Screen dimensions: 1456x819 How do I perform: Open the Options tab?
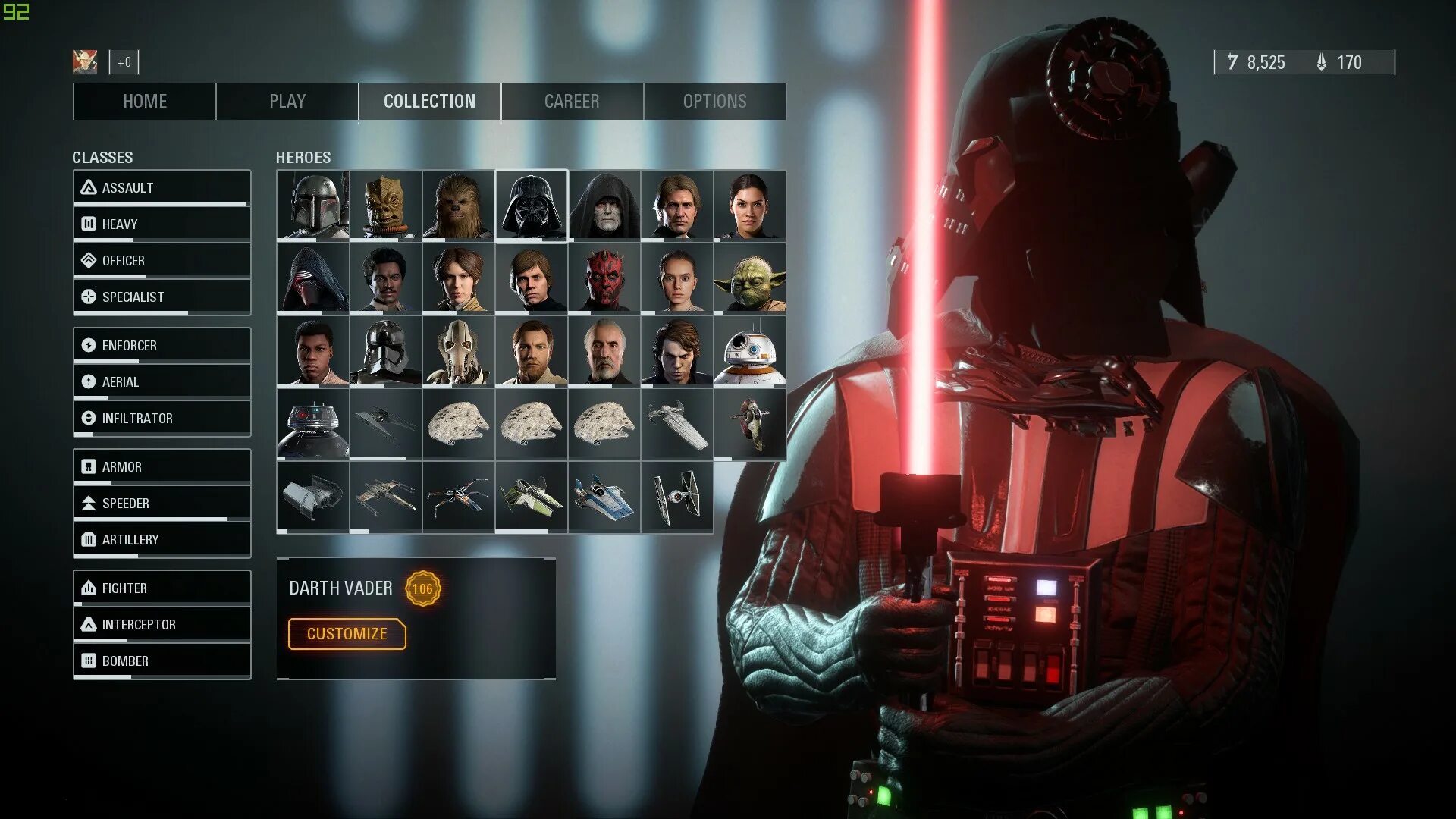(x=714, y=102)
